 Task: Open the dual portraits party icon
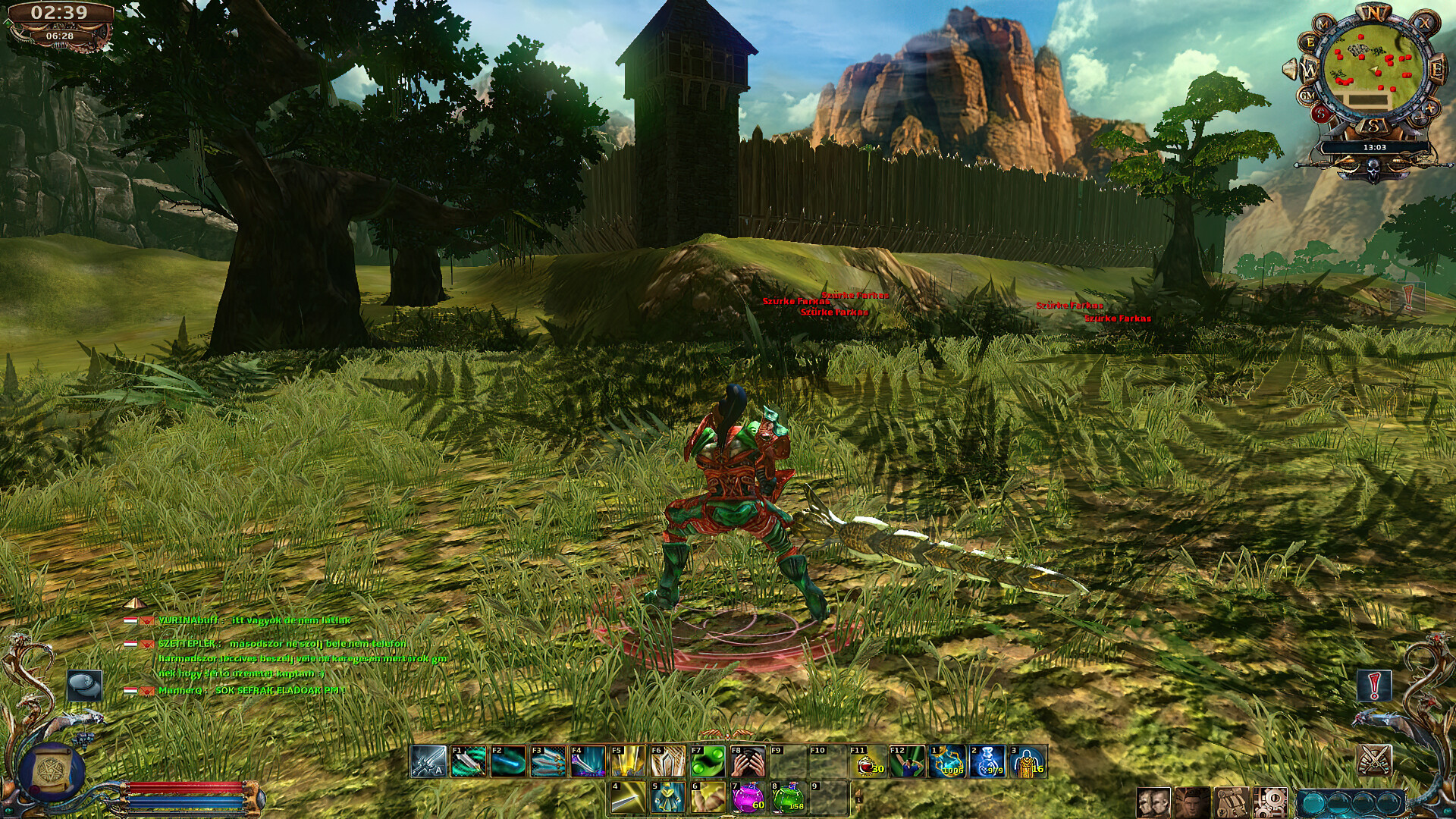pyautogui.click(x=1153, y=802)
